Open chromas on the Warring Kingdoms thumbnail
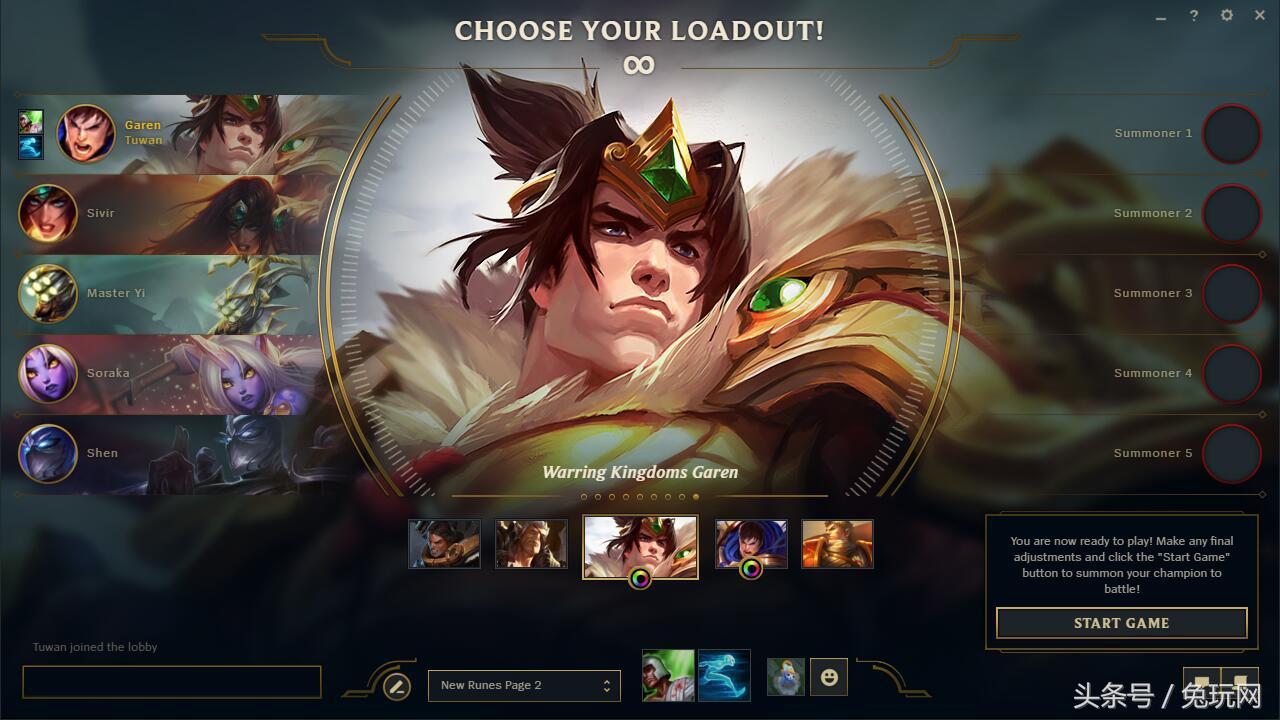The height and width of the screenshot is (720, 1280). [x=640, y=578]
